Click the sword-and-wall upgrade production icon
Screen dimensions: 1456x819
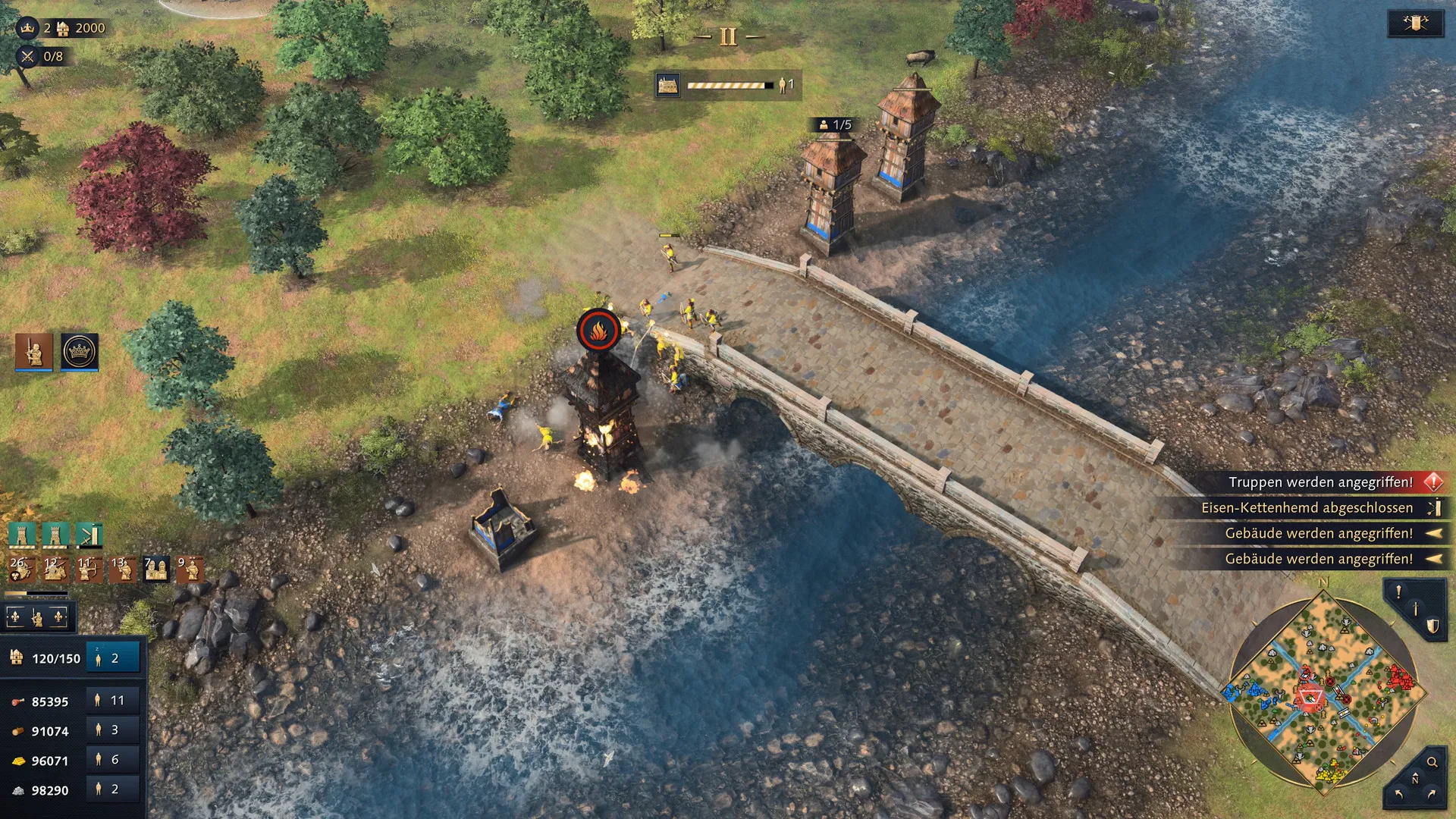pos(89,535)
